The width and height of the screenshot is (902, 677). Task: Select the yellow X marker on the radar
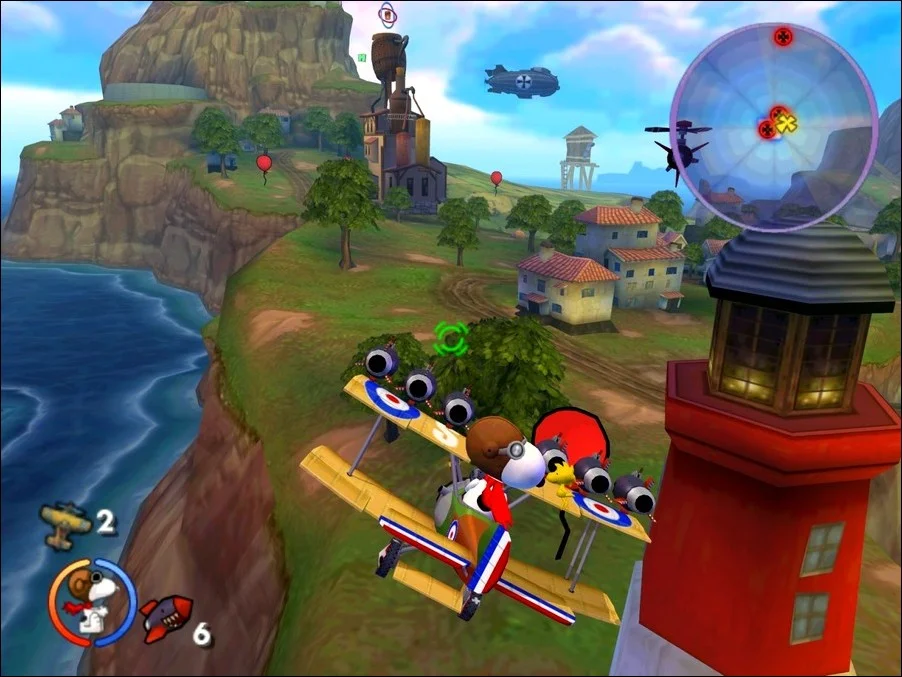tap(787, 124)
